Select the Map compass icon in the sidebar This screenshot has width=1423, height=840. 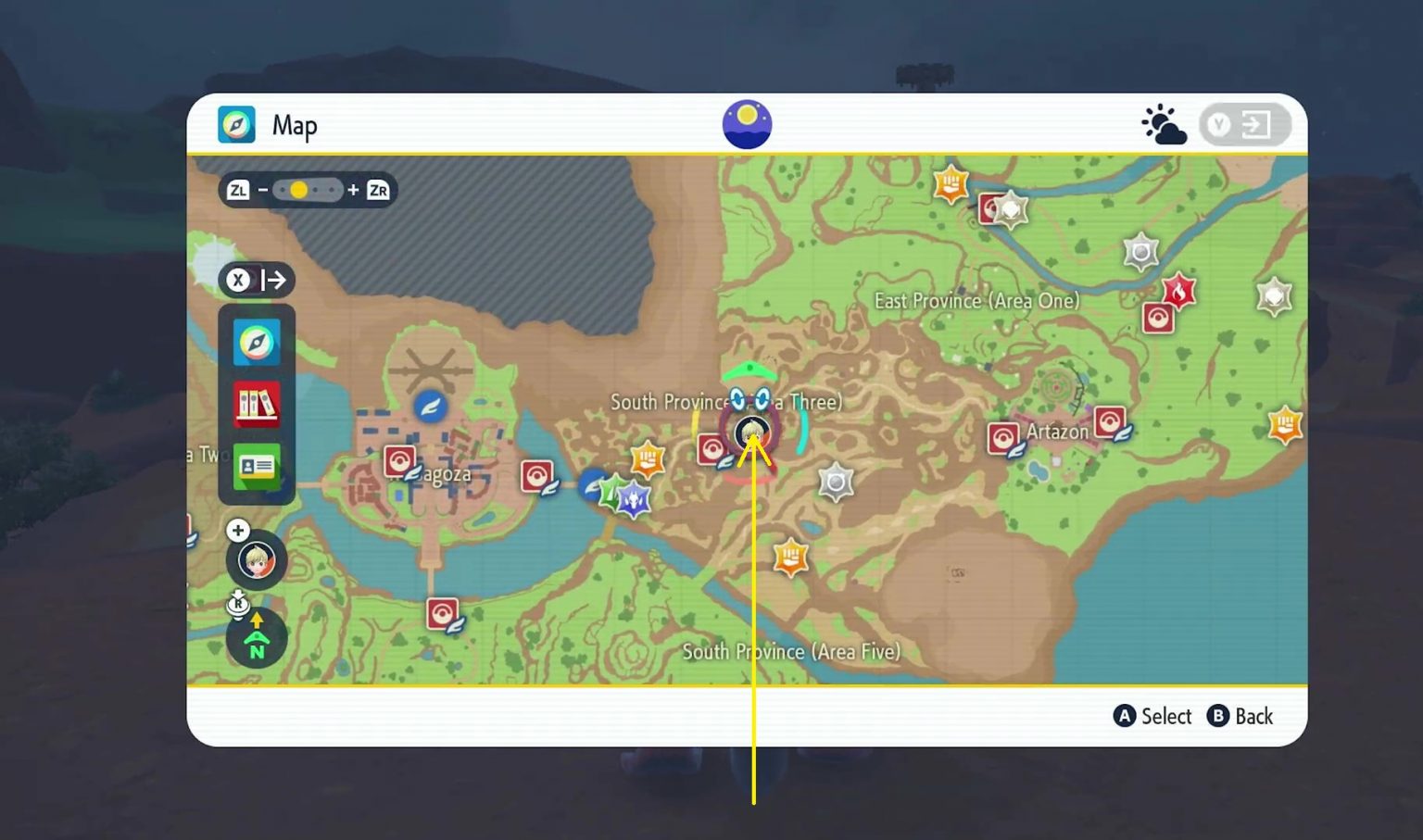coord(257,343)
